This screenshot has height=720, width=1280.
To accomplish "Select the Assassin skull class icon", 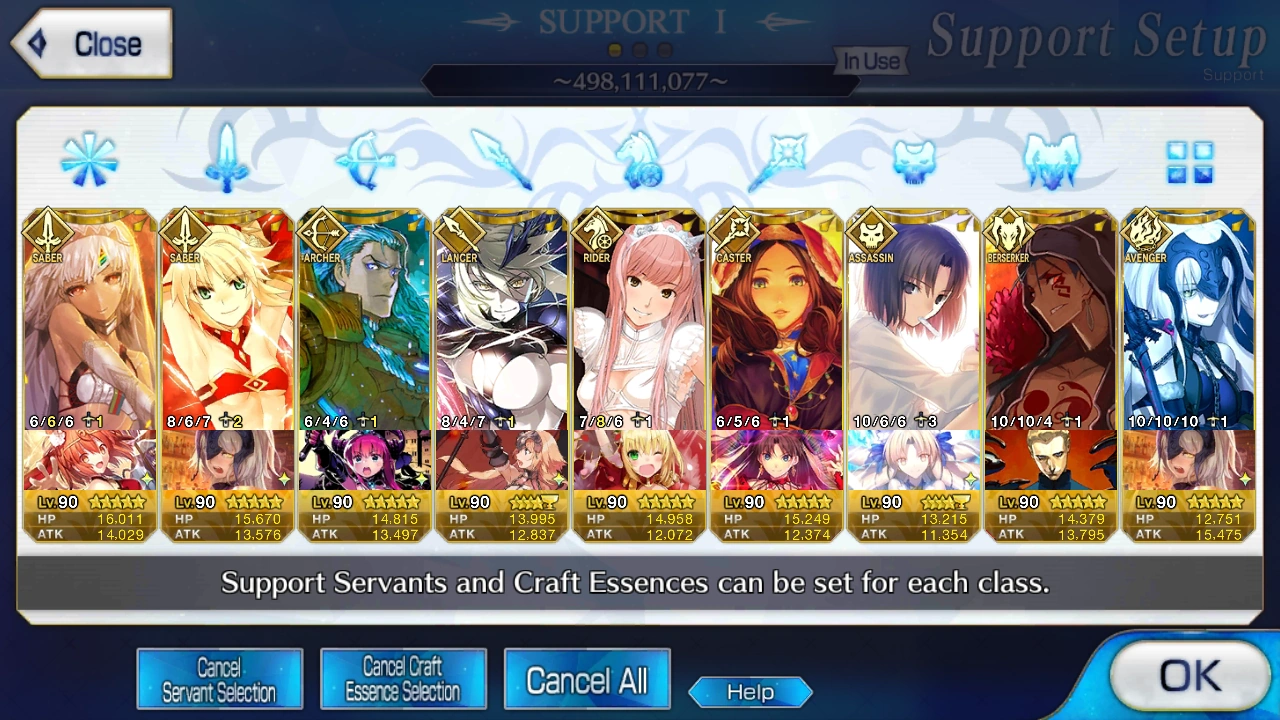I will (x=914, y=160).
